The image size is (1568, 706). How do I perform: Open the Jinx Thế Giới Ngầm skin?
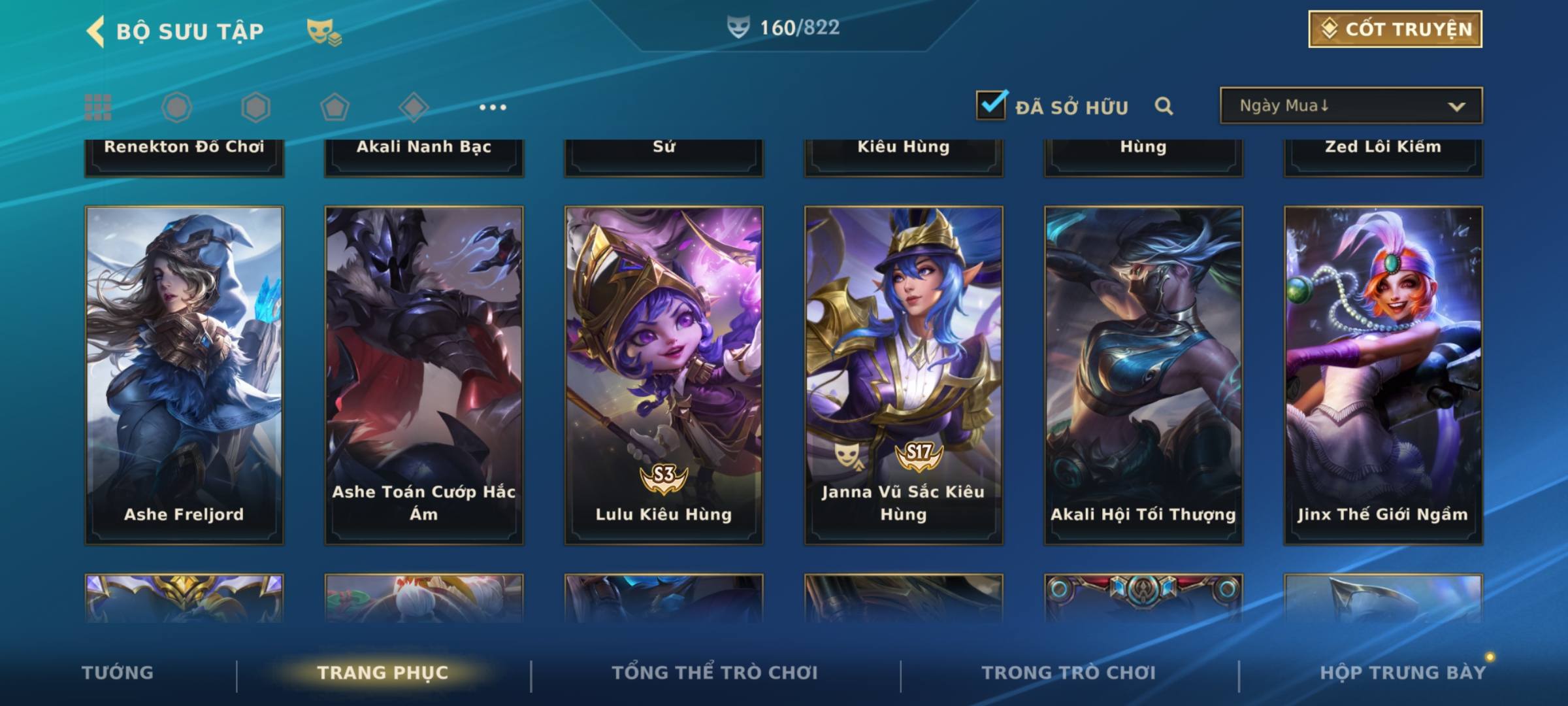pyautogui.click(x=1383, y=375)
